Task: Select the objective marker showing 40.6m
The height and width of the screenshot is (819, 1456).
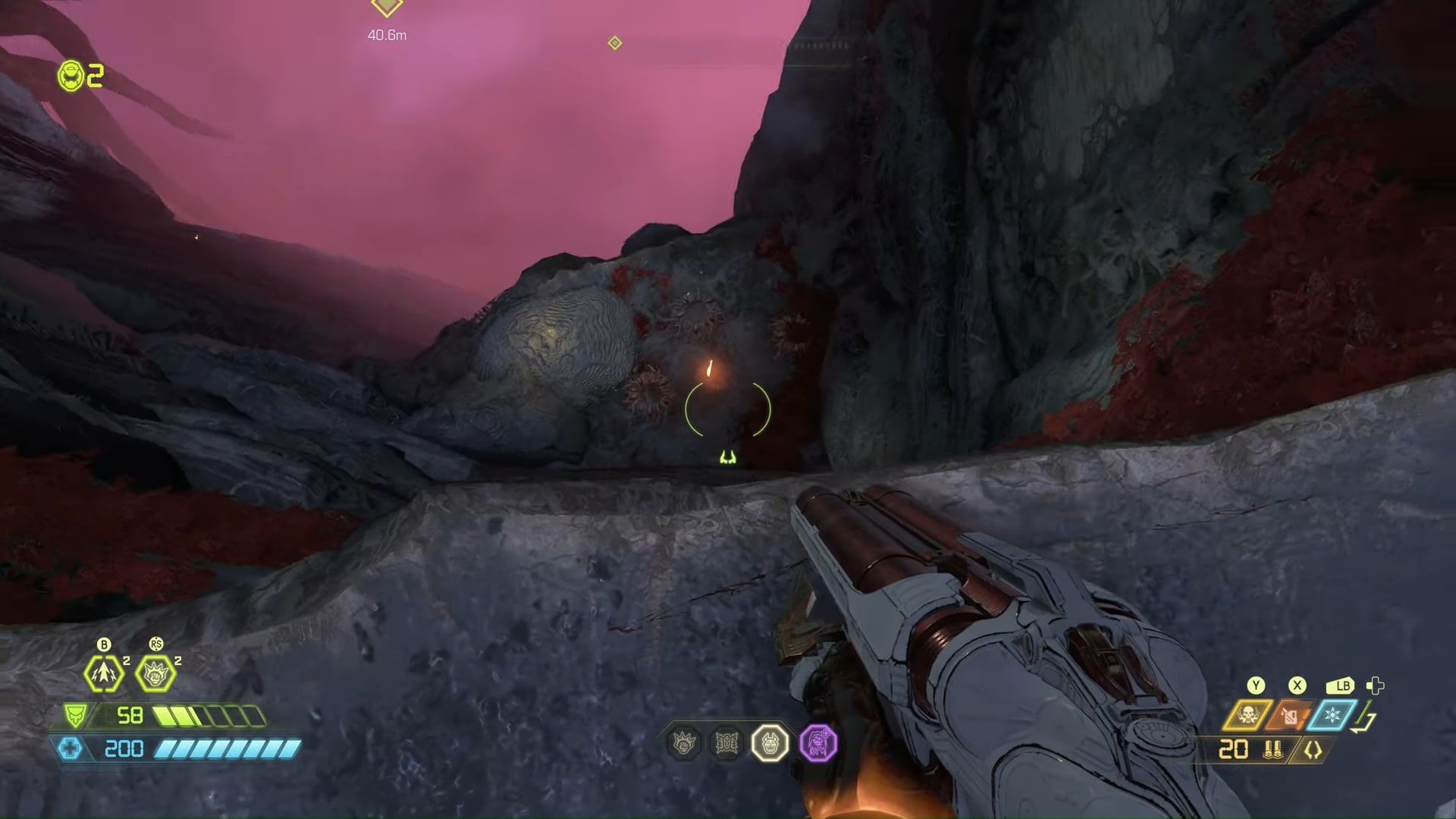Action: [387, 8]
